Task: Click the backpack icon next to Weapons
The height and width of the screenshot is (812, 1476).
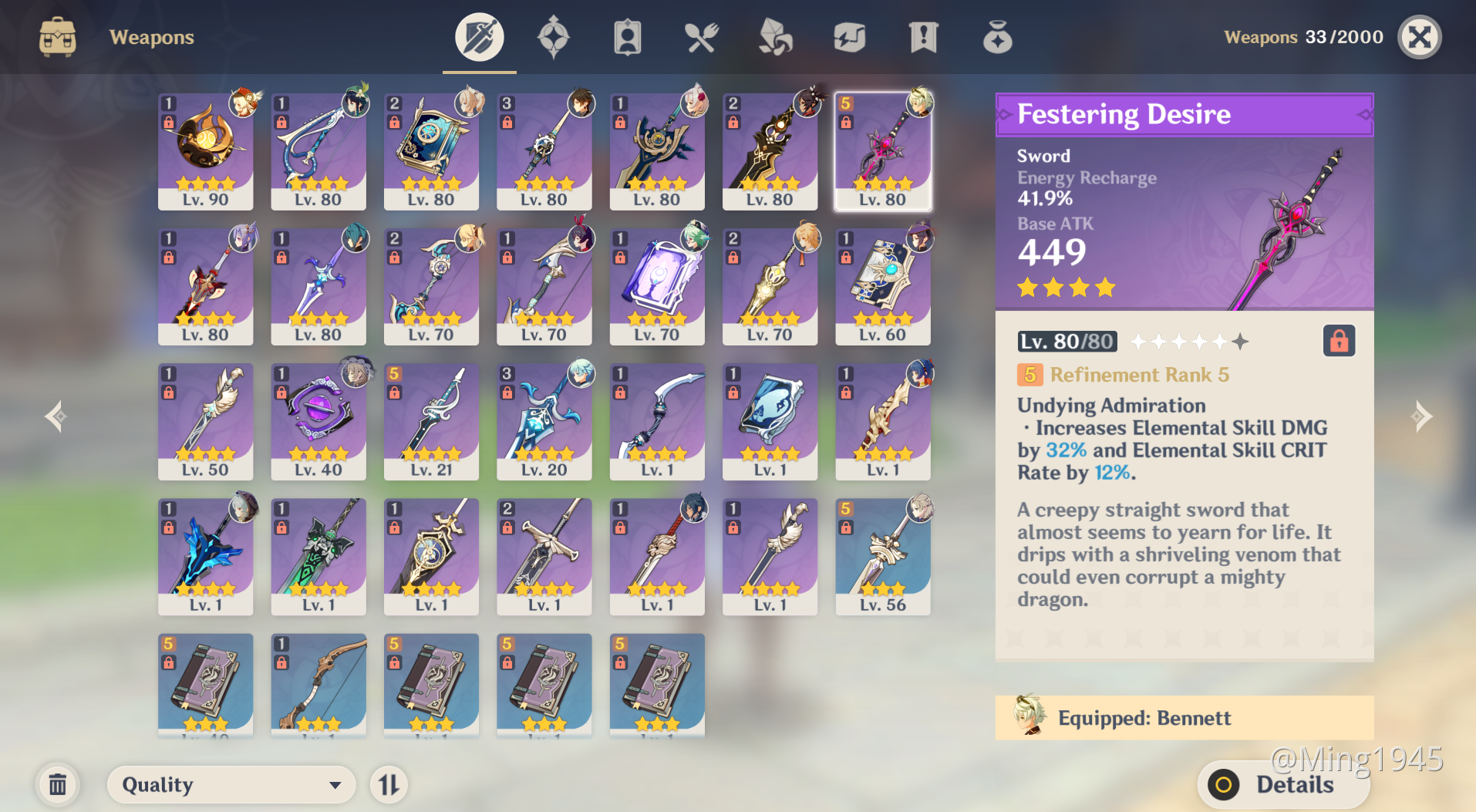Action: point(56,36)
